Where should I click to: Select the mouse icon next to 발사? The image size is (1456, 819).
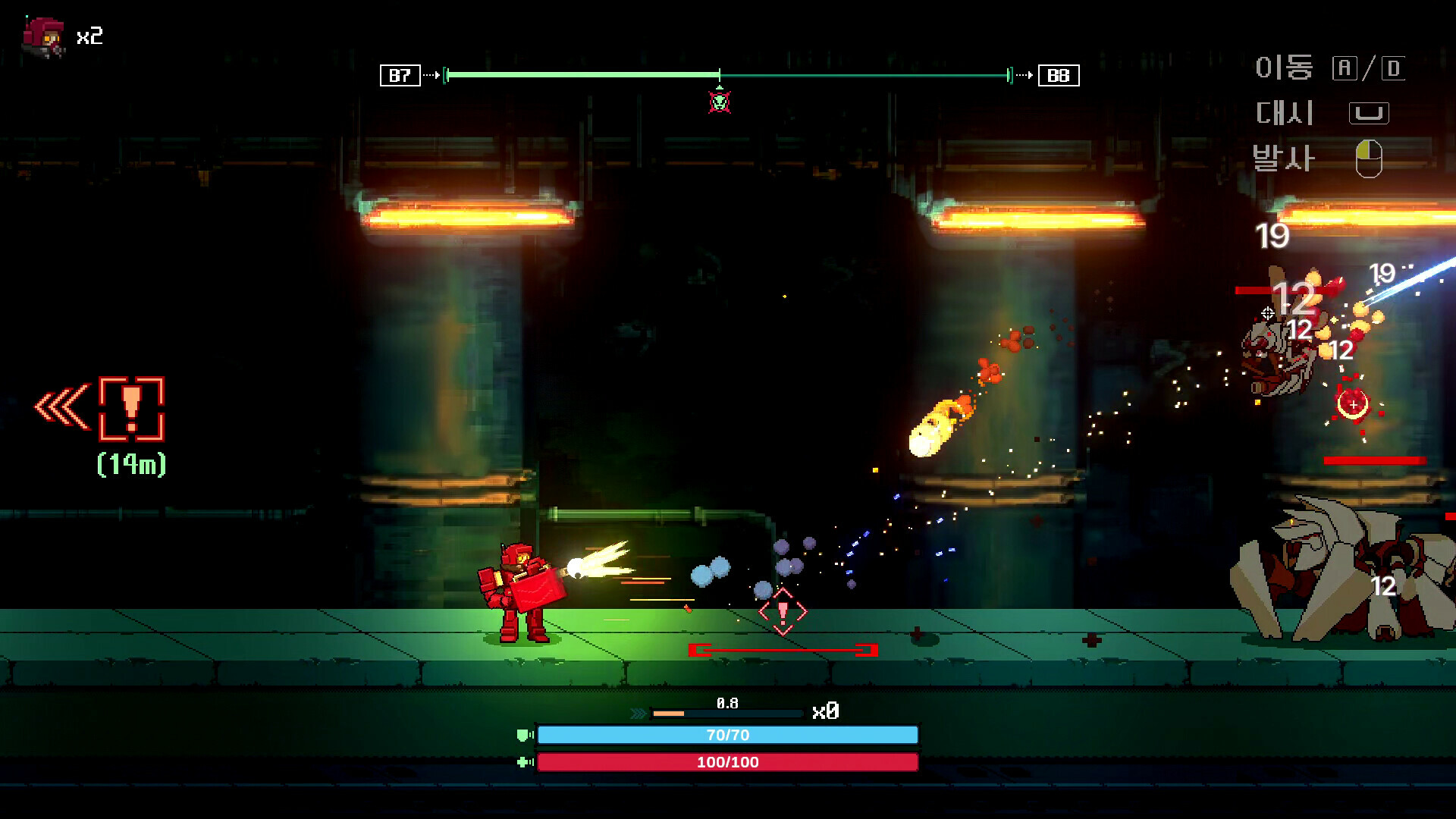(1370, 159)
